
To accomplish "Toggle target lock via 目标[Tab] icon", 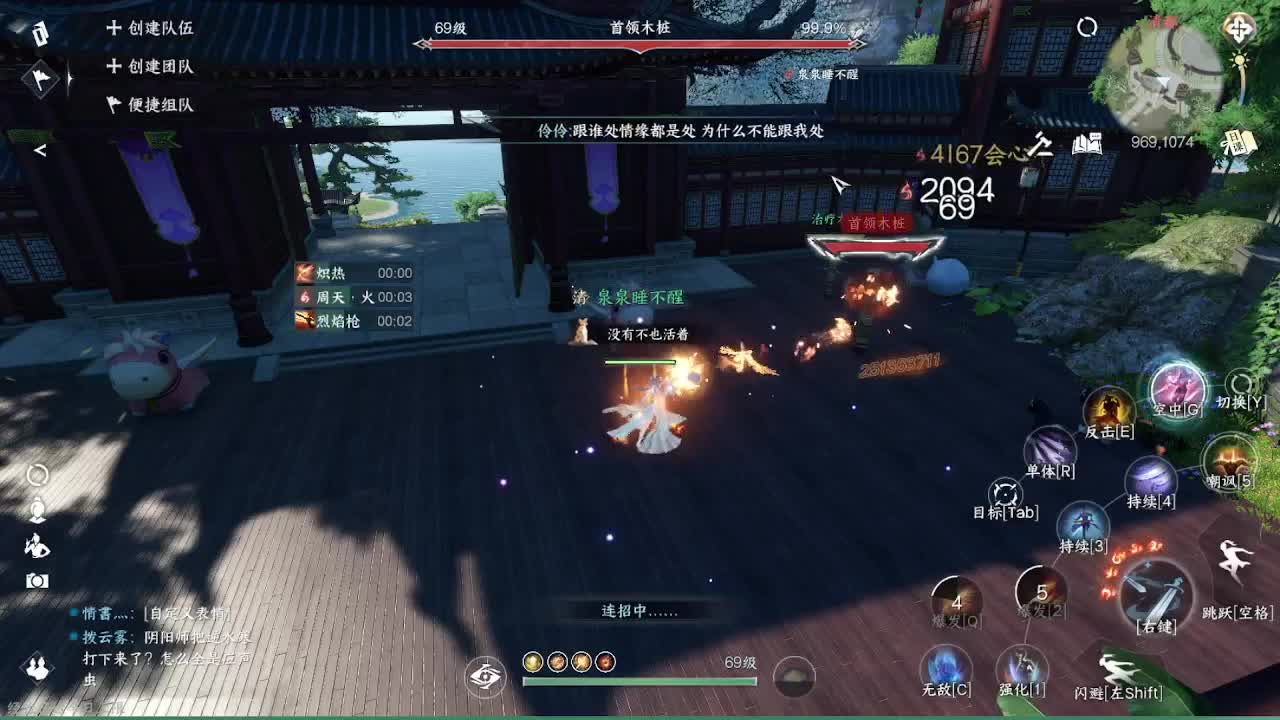I will (1003, 492).
